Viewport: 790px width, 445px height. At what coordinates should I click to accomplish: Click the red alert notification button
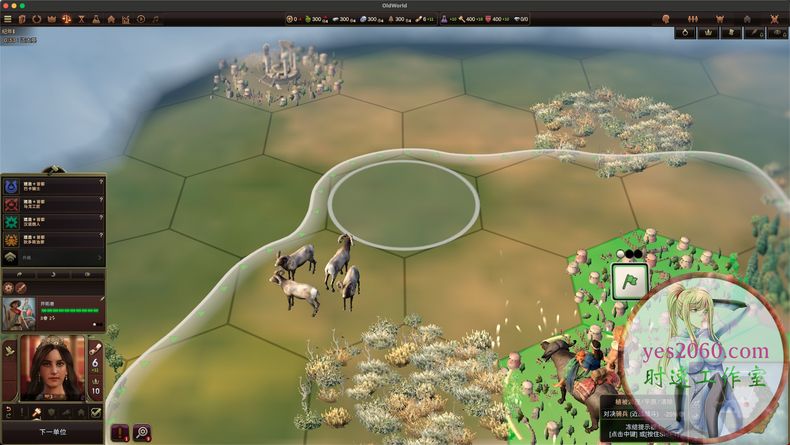pyautogui.click(x=120, y=433)
